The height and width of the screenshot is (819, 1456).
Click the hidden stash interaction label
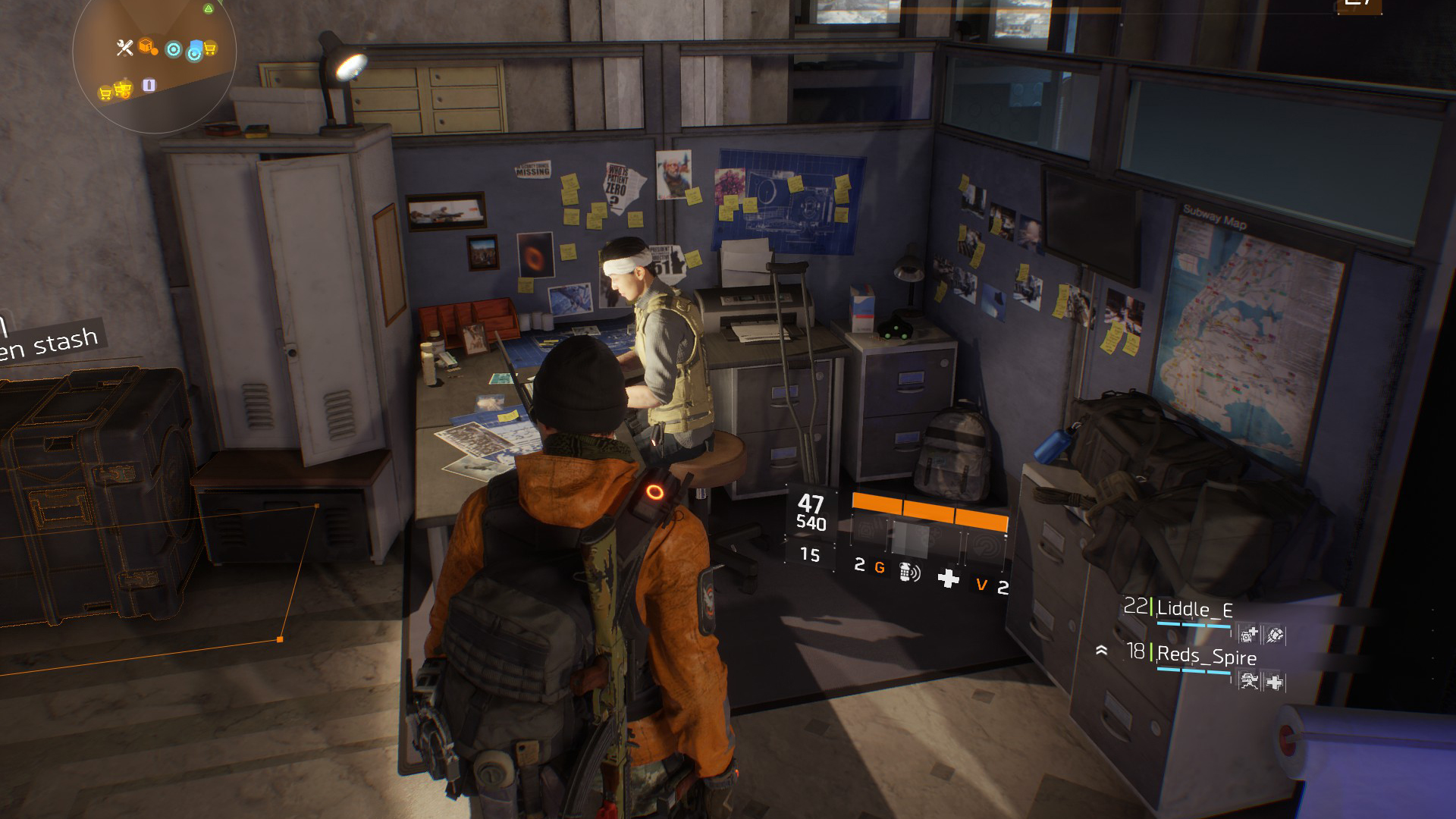point(50,340)
